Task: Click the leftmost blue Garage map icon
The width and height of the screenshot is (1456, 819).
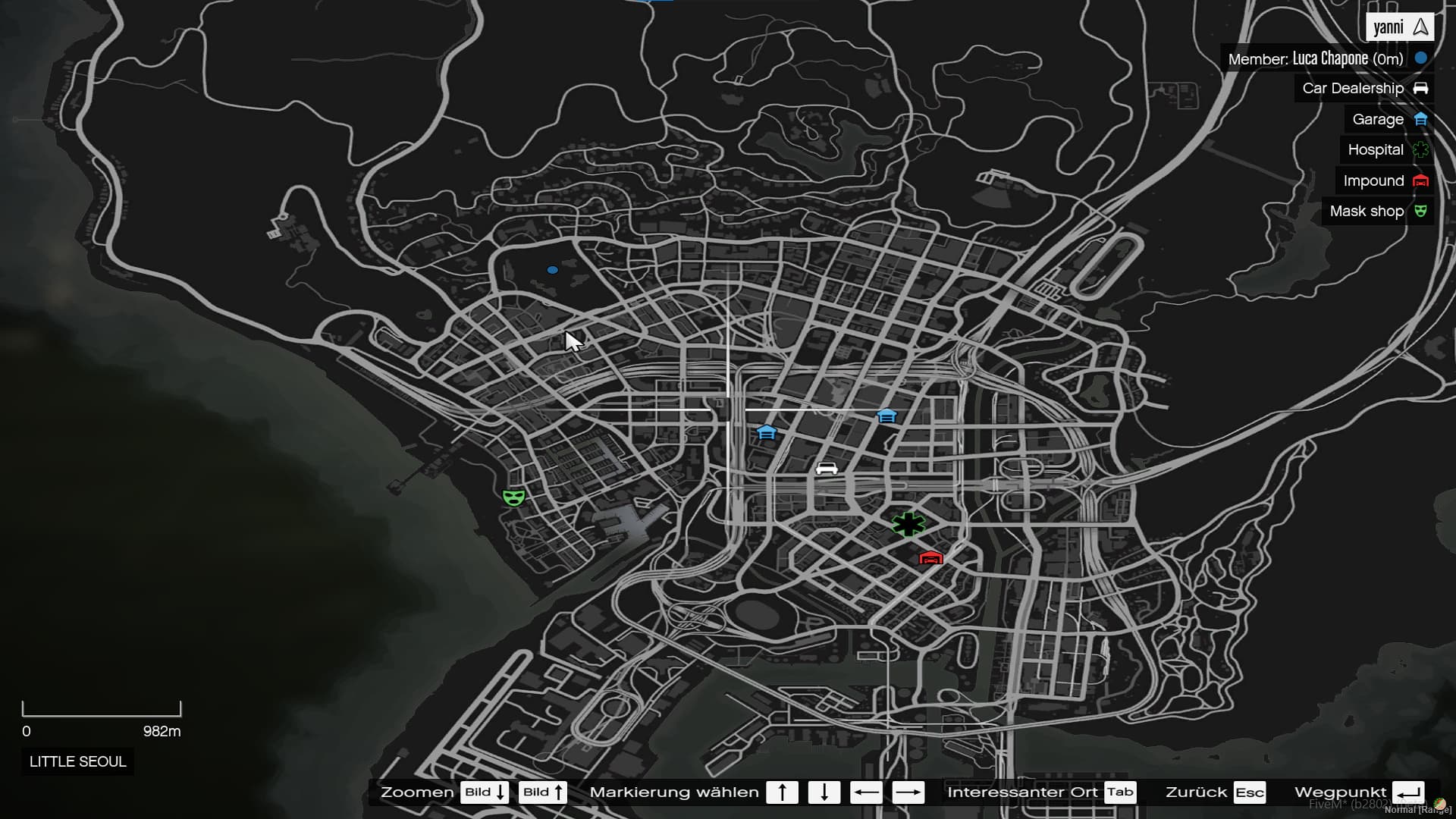Action: click(x=767, y=432)
